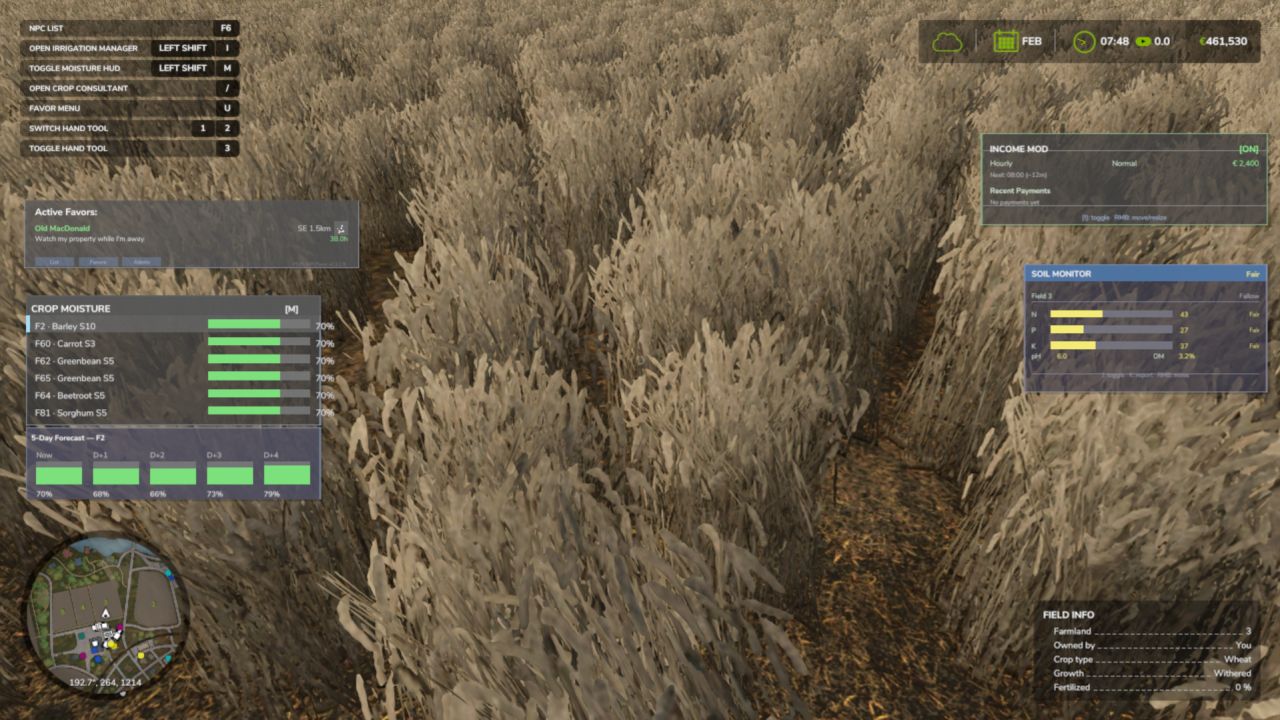This screenshot has width=1280, height=720.
Task: Select the D+3 forecast column
Action: tap(229, 475)
